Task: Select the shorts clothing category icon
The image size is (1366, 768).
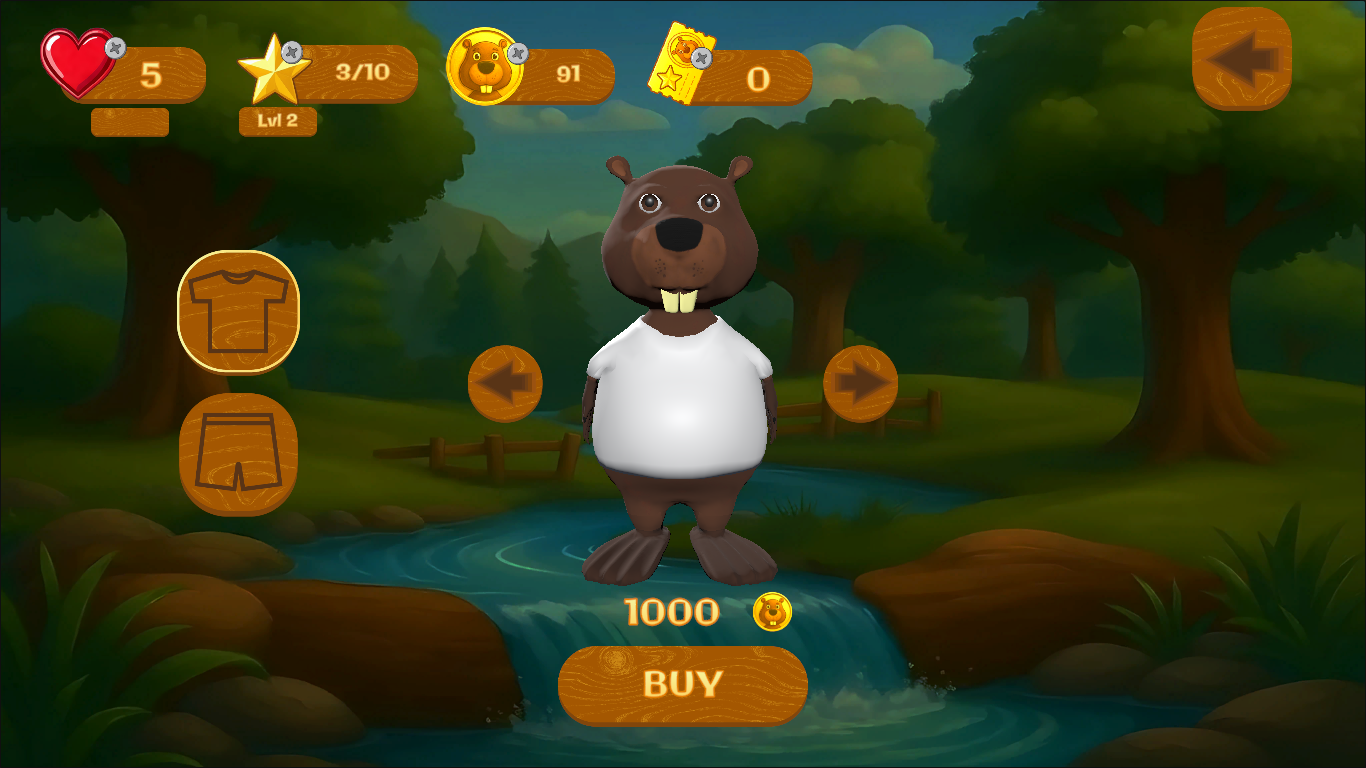Action: [x=238, y=453]
